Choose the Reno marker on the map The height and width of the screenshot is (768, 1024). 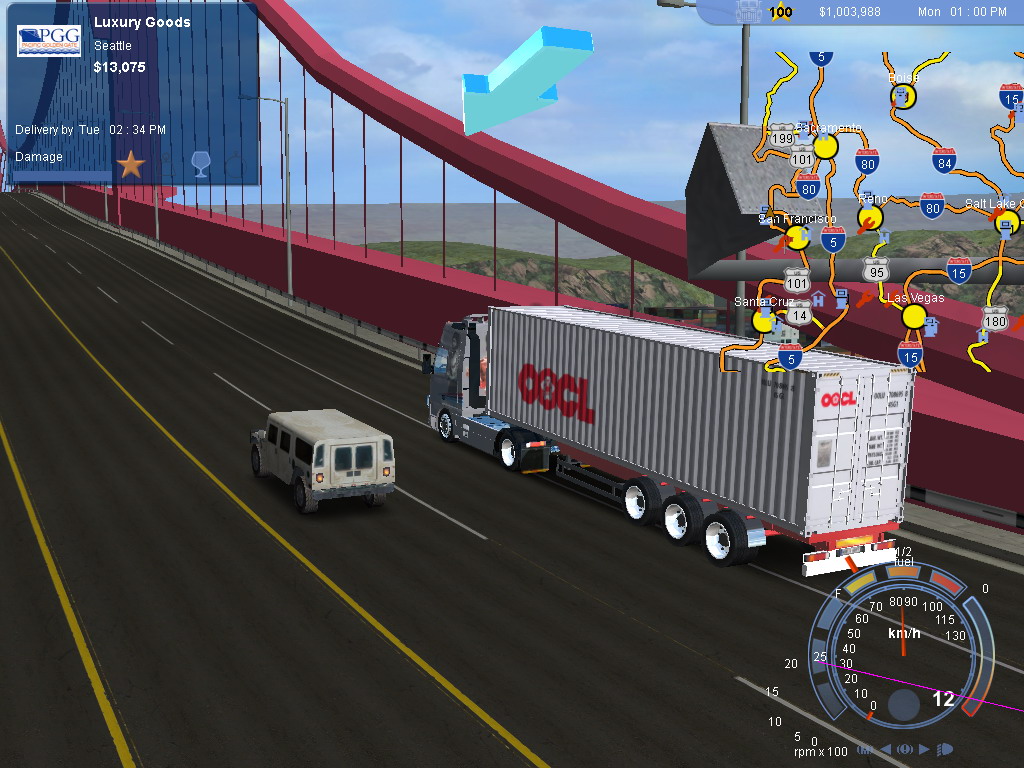coord(871,217)
